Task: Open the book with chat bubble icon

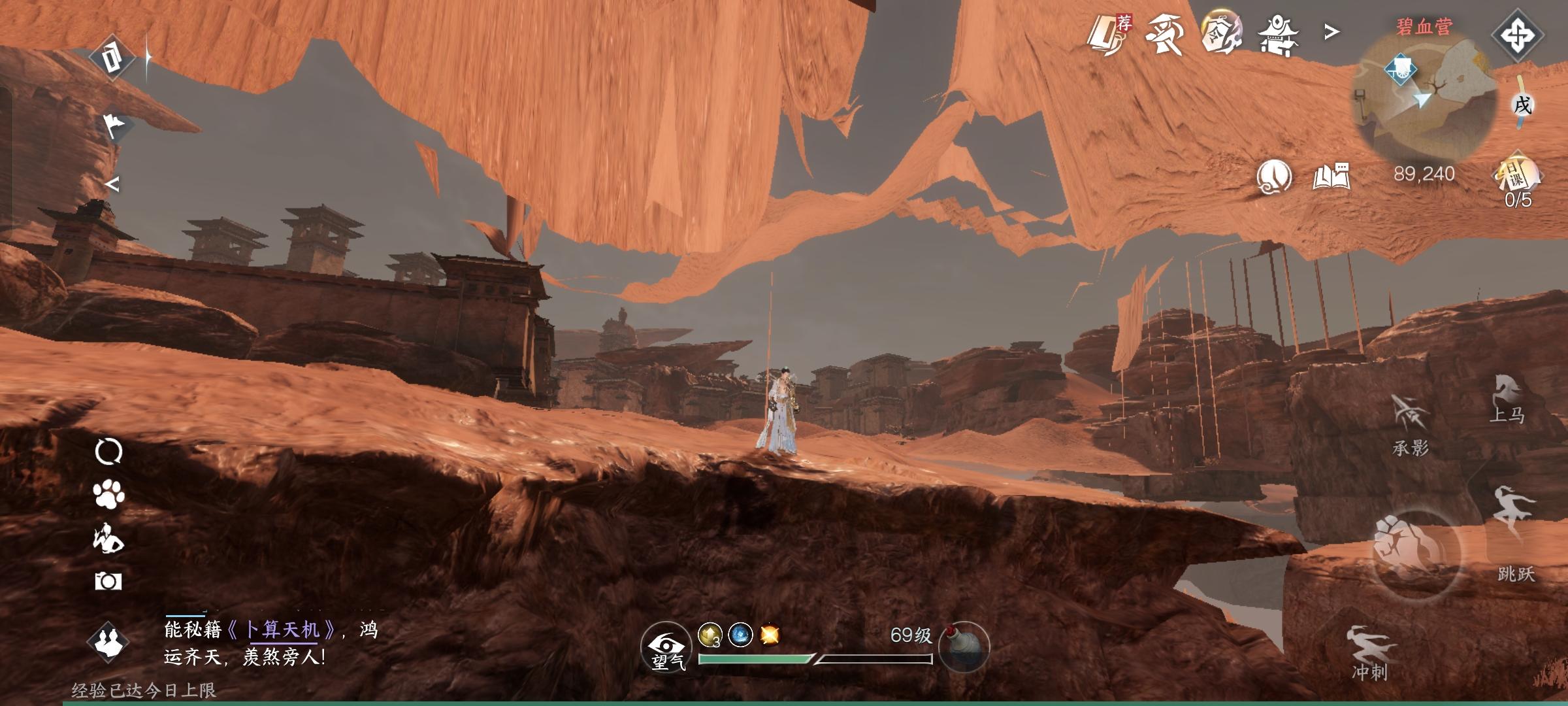Action: coord(1331,176)
